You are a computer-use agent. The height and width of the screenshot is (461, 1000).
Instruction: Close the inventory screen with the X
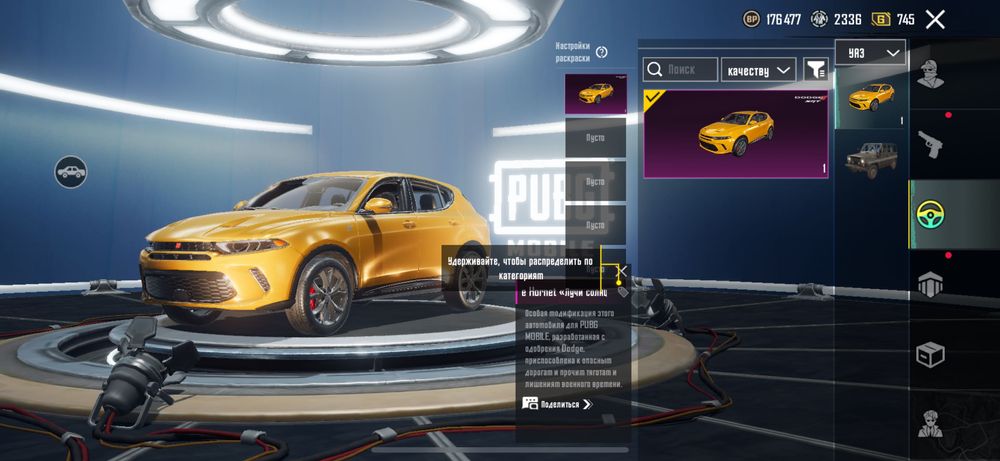click(935, 19)
